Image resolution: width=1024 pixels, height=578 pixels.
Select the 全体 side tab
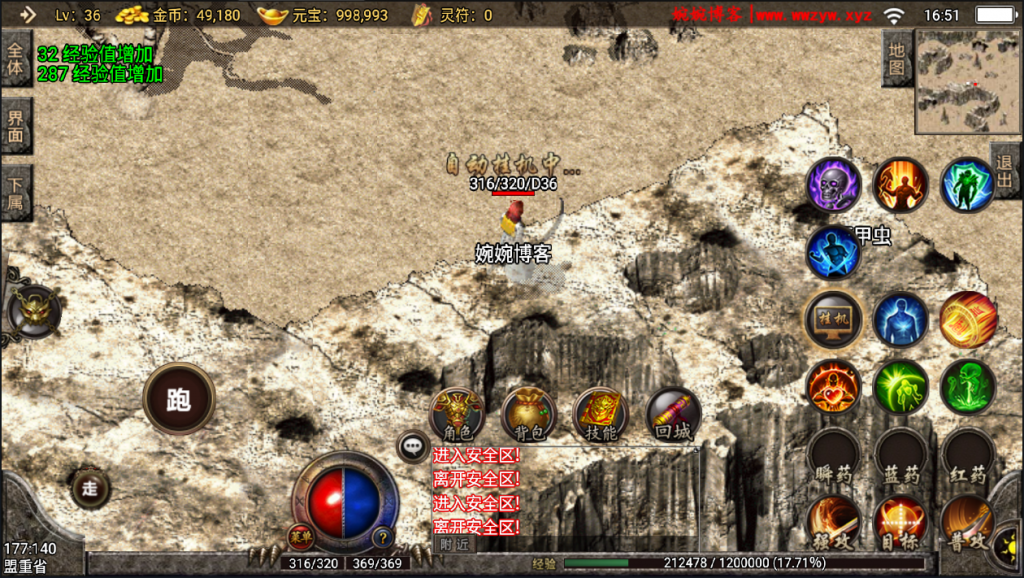point(15,58)
